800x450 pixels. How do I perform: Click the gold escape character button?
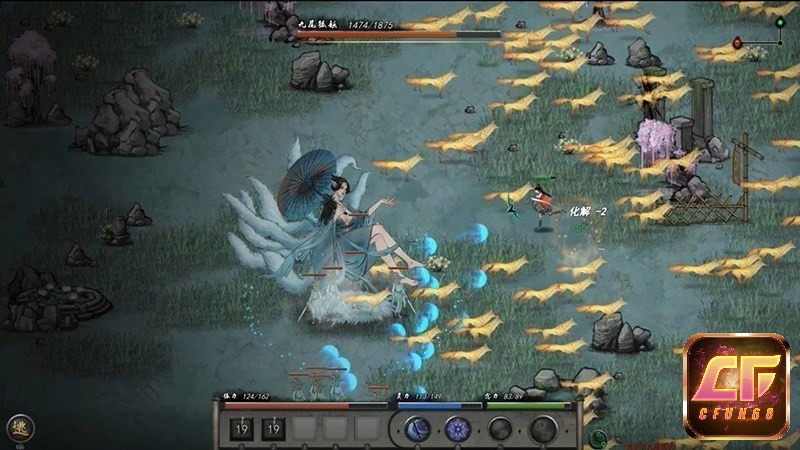click(x=19, y=428)
